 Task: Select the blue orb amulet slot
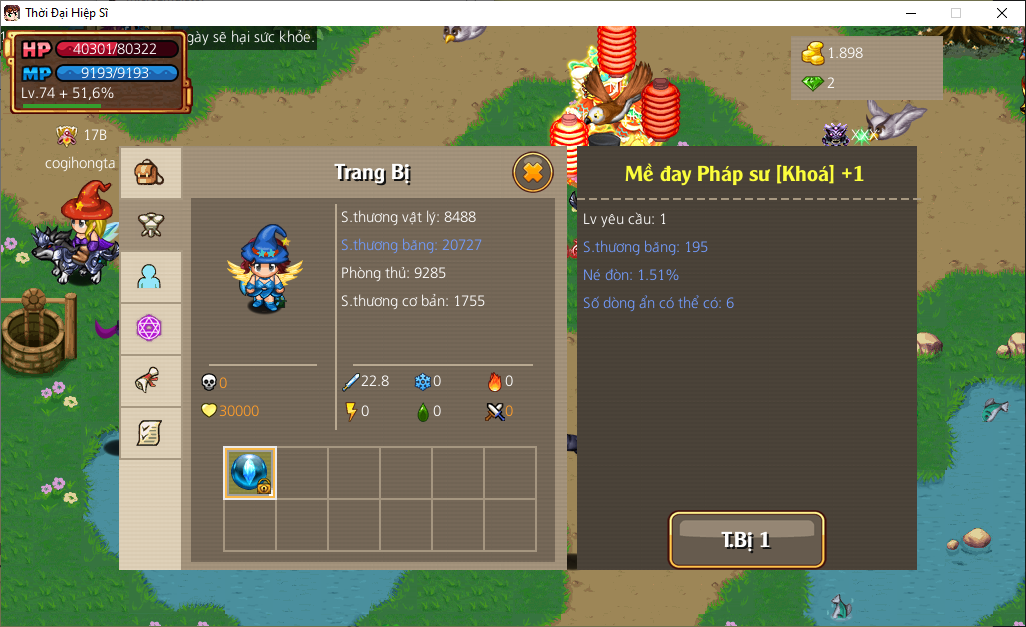[x=250, y=472]
